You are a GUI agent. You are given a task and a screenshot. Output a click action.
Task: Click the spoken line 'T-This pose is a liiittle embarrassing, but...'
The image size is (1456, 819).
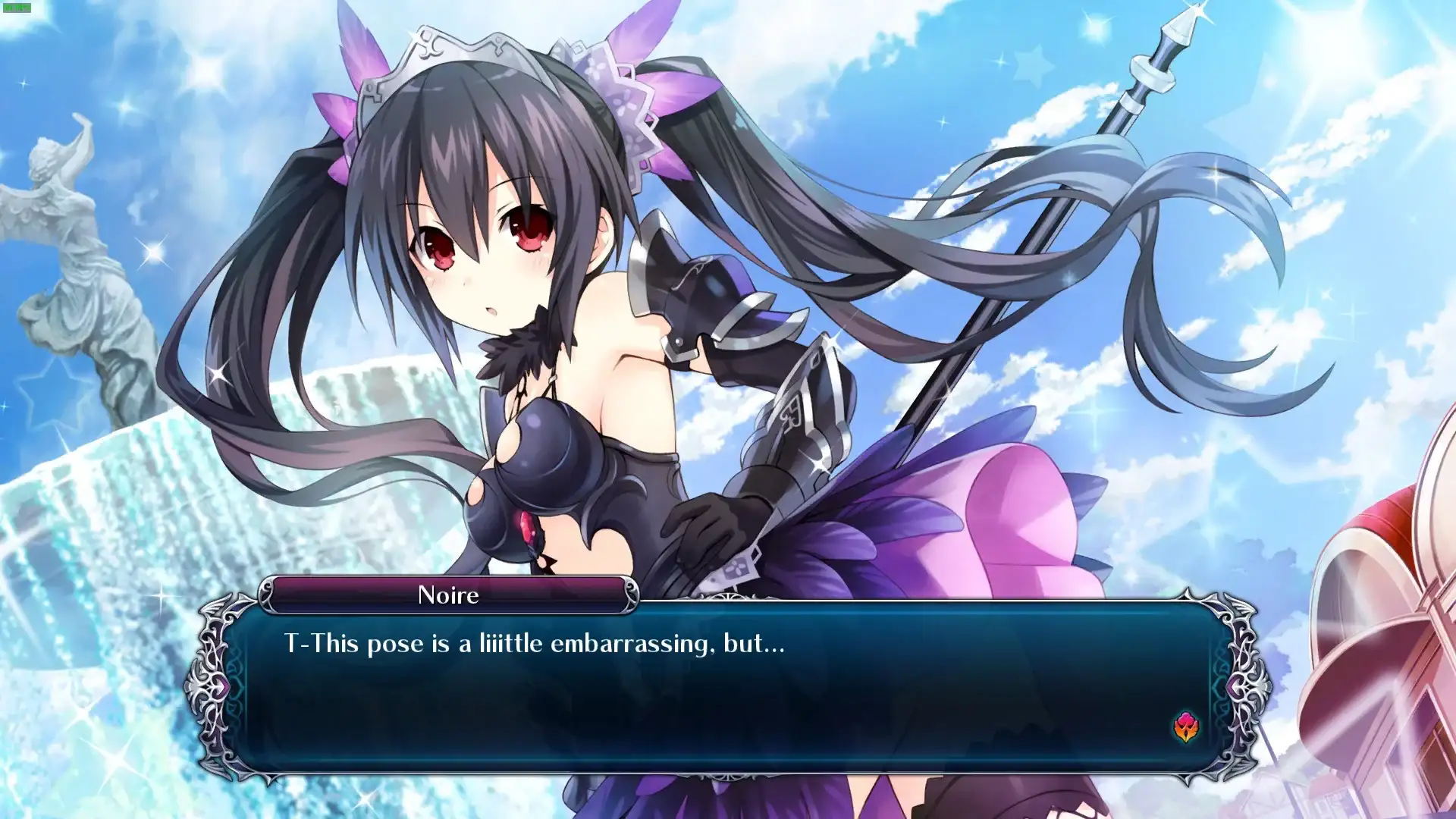point(531,643)
